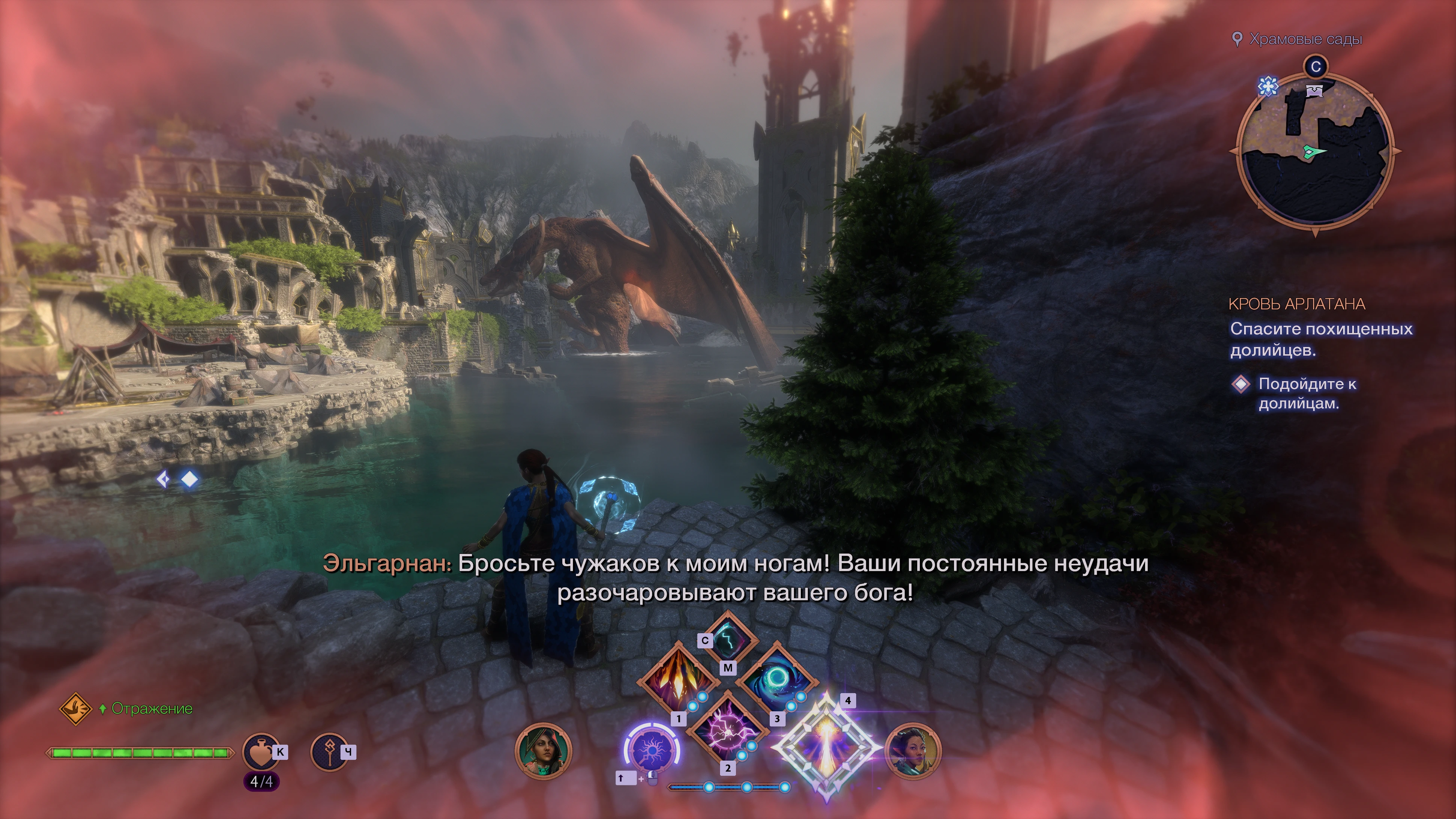Image resolution: width=1456 pixels, height=819 pixels.
Task: Cast the purple lightning orb ability
Action: (727, 729)
